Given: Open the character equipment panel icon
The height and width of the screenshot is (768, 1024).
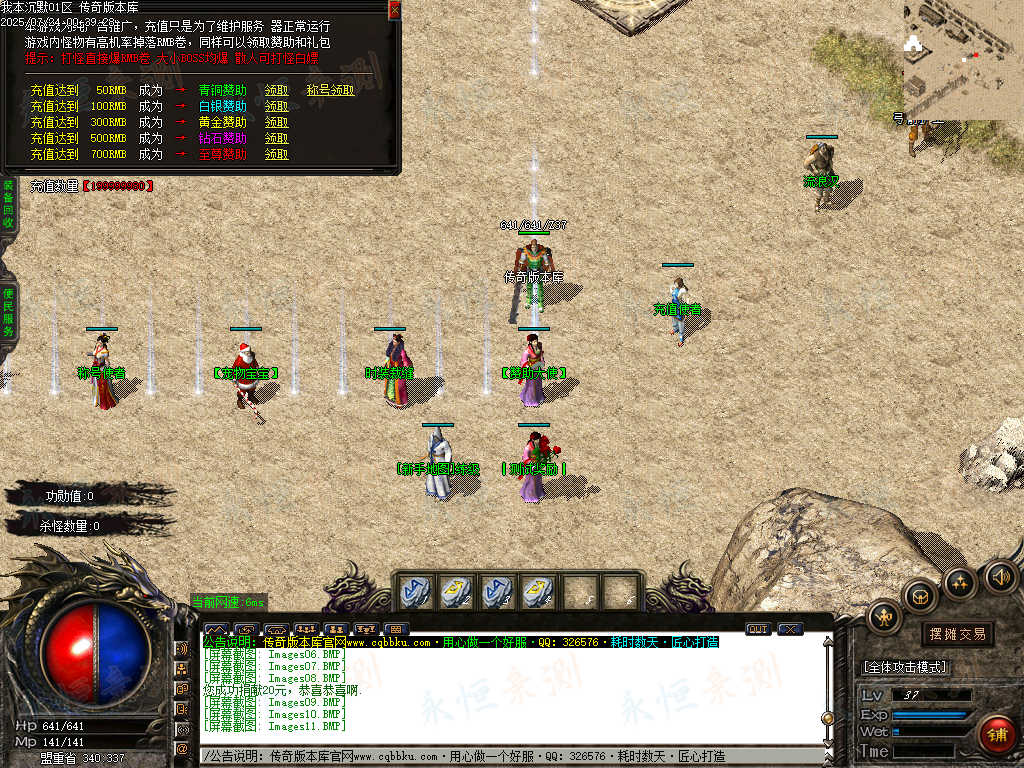Looking at the screenshot, I should click(884, 616).
